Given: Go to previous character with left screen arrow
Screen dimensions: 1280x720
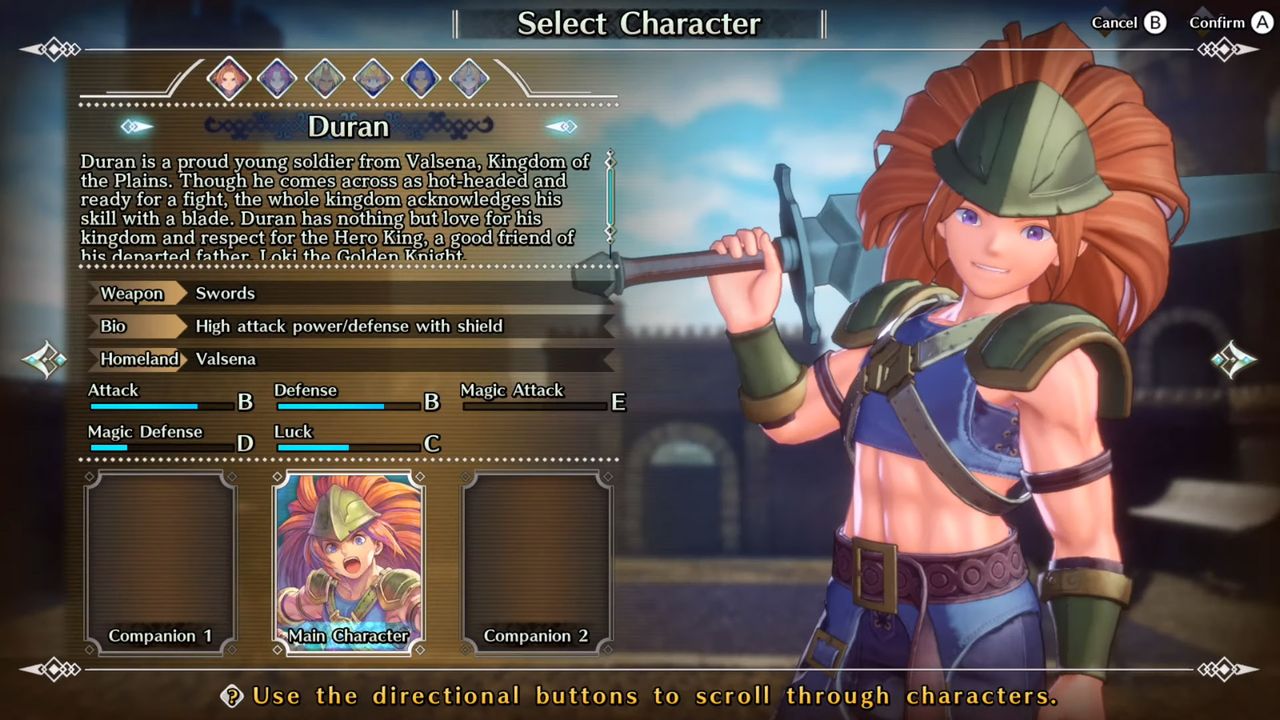Looking at the screenshot, I should [x=45, y=360].
